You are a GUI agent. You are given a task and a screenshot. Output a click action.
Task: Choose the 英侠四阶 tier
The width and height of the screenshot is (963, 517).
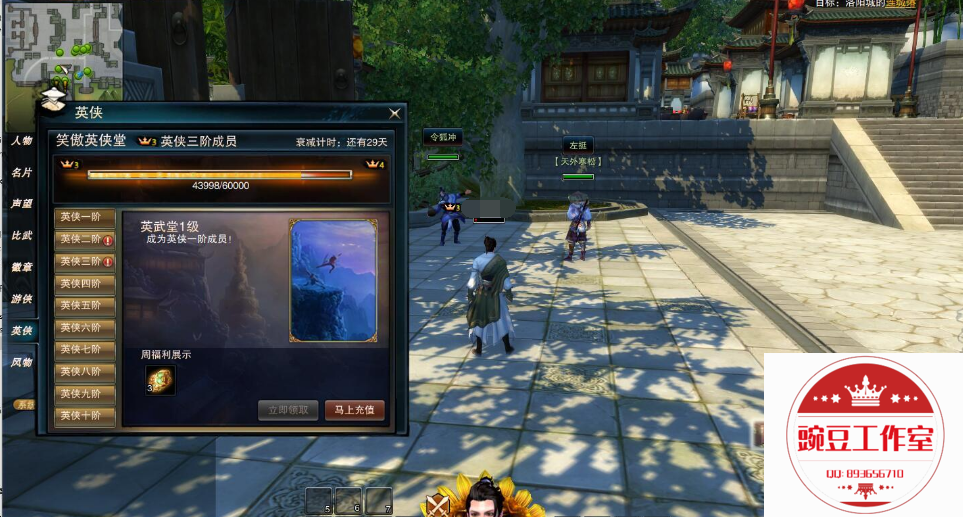[84, 283]
